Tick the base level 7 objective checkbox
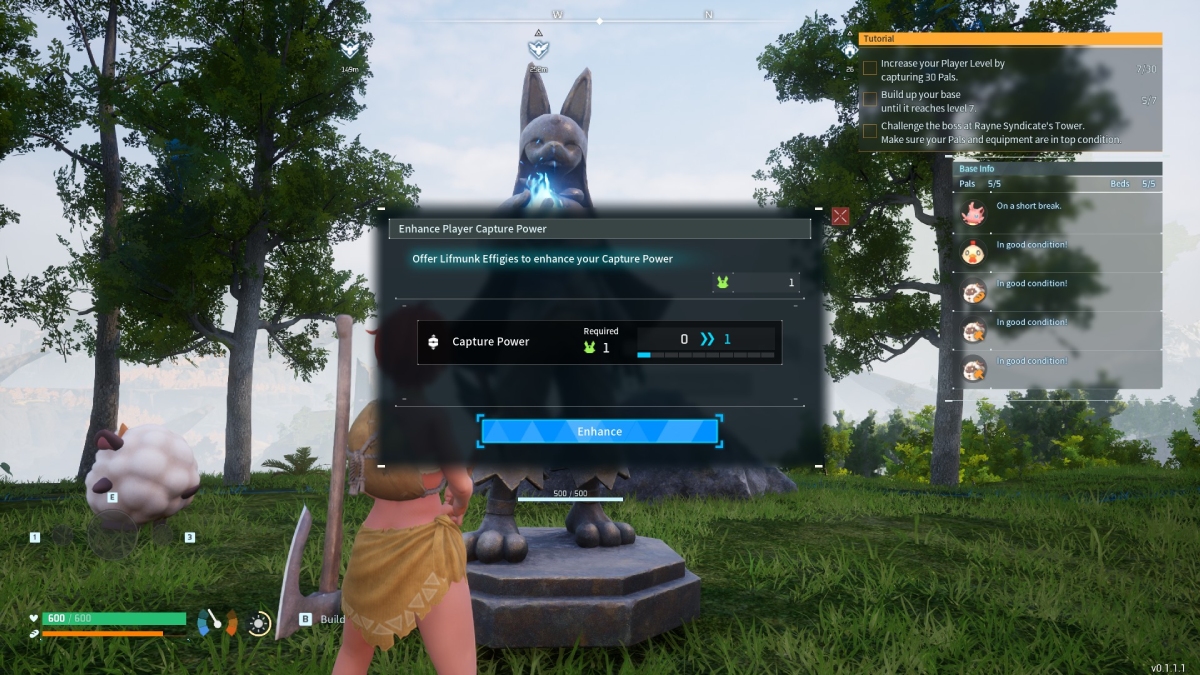Image resolution: width=1200 pixels, height=675 pixels. [x=870, y=100]
